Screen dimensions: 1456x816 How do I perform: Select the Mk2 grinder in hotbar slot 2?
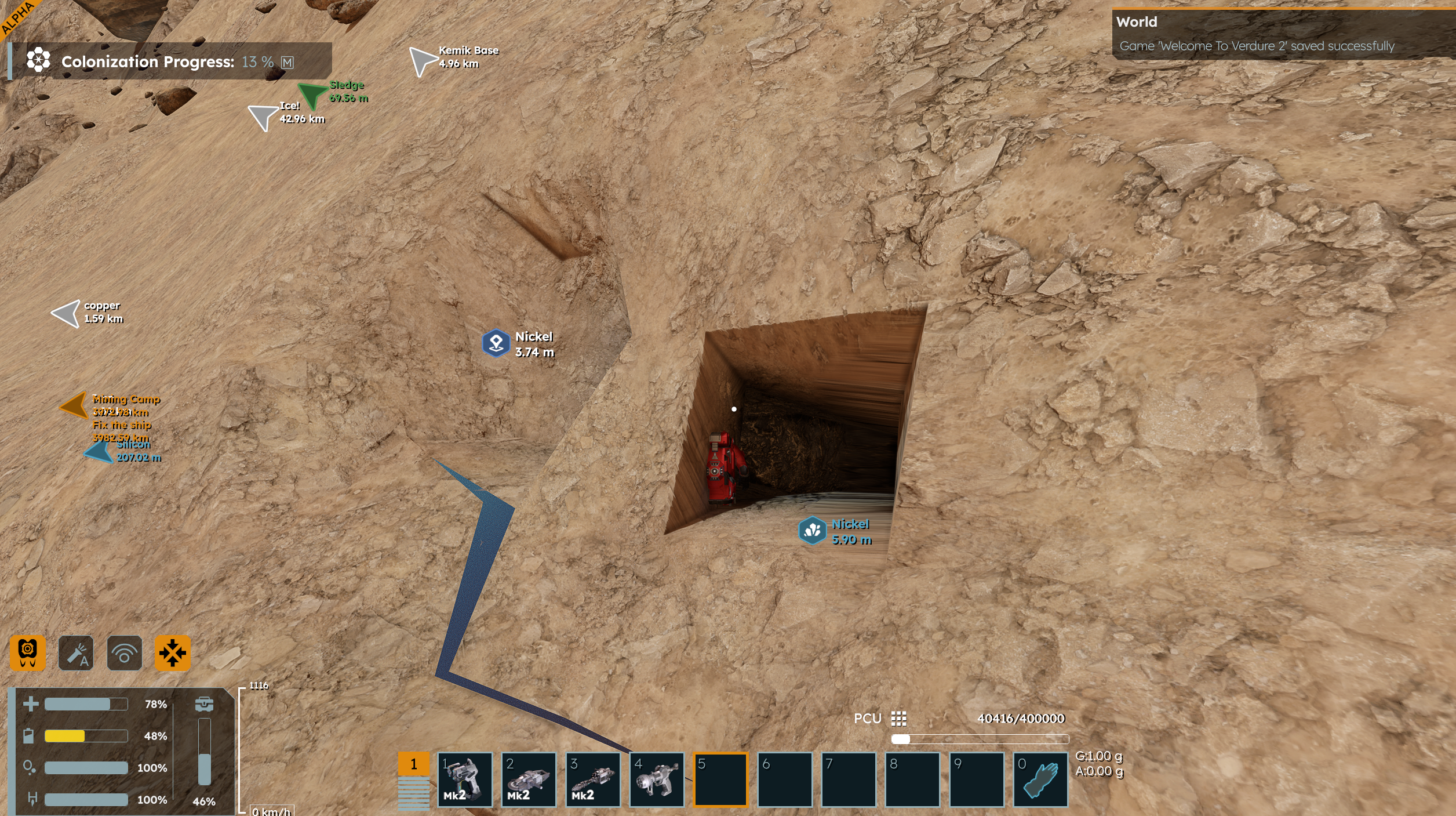(x=529, y=779)
